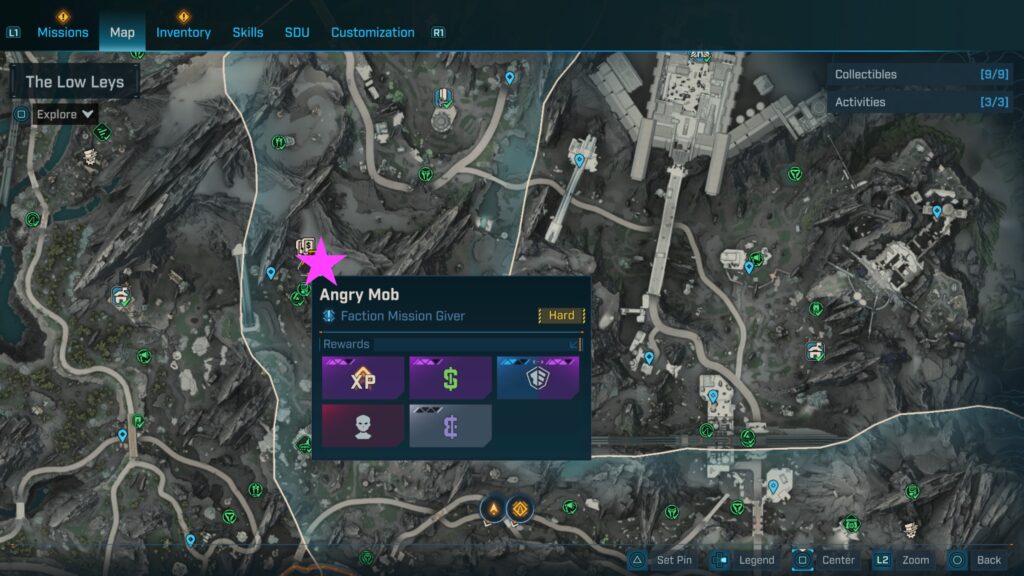1024x576 pixels.
Task: Select the green dollar cash reward
Action: pos(451,378)
